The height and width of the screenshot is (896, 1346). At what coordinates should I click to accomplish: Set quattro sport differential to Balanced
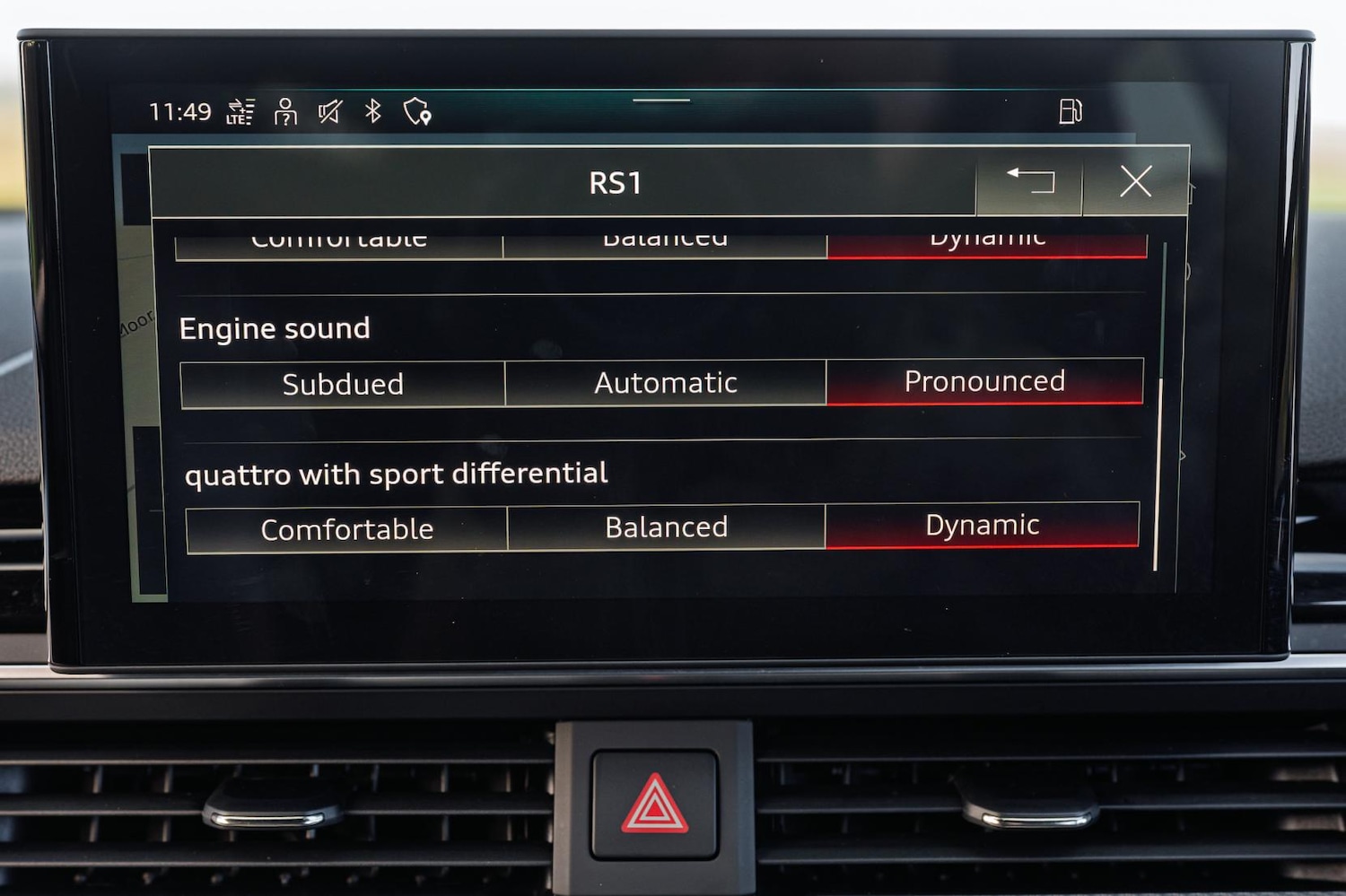pos(665,527)
